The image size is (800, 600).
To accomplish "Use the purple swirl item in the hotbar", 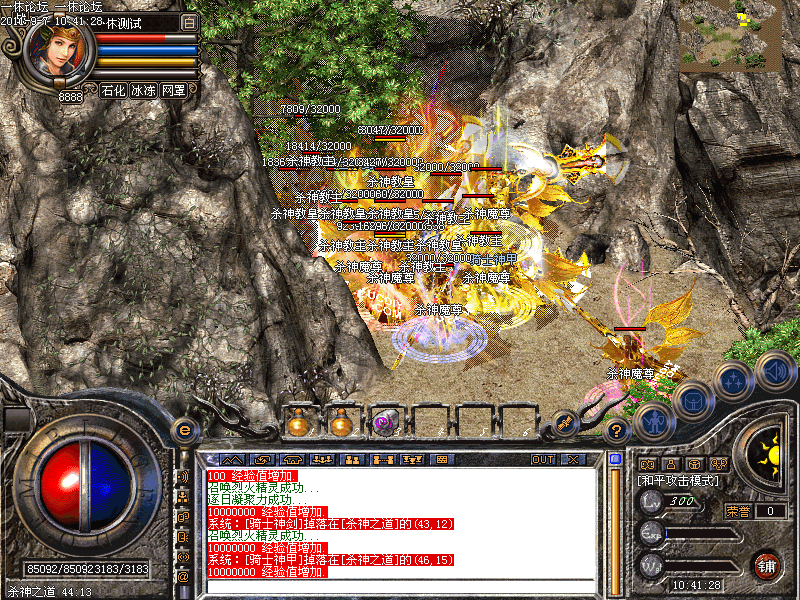I will (x=384, y=423).
